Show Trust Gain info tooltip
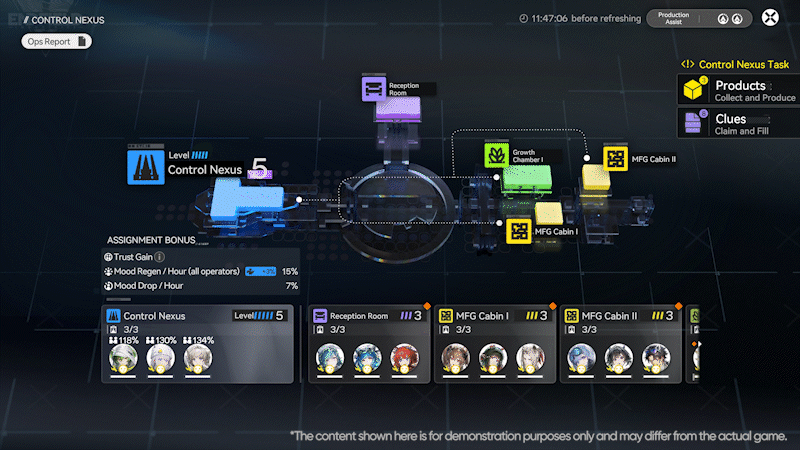800x450 pixels. [160, 257]
